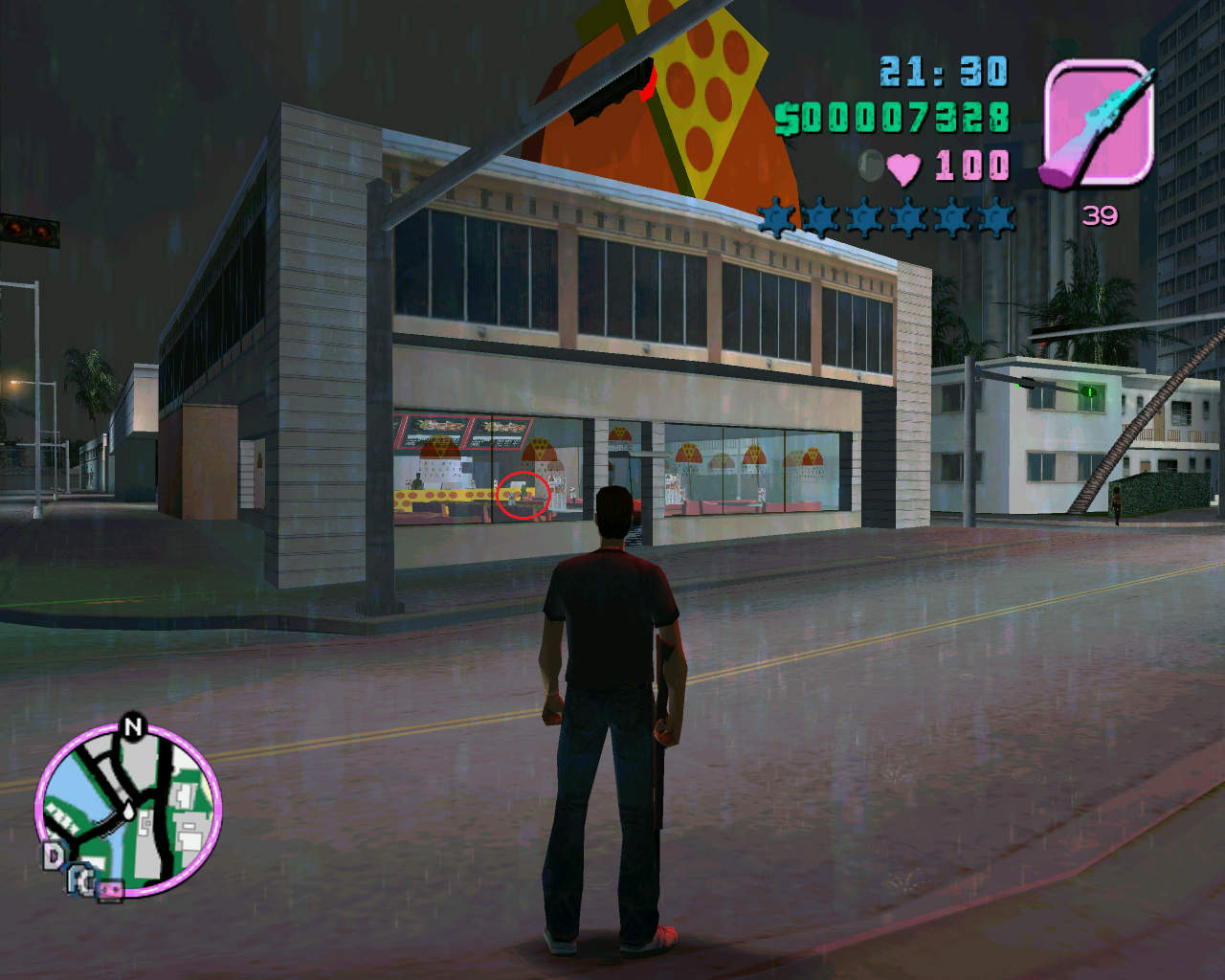This screenshot has height=980, width=1225.
Task: Click the north N compass marker
Action: coord(133,728)
